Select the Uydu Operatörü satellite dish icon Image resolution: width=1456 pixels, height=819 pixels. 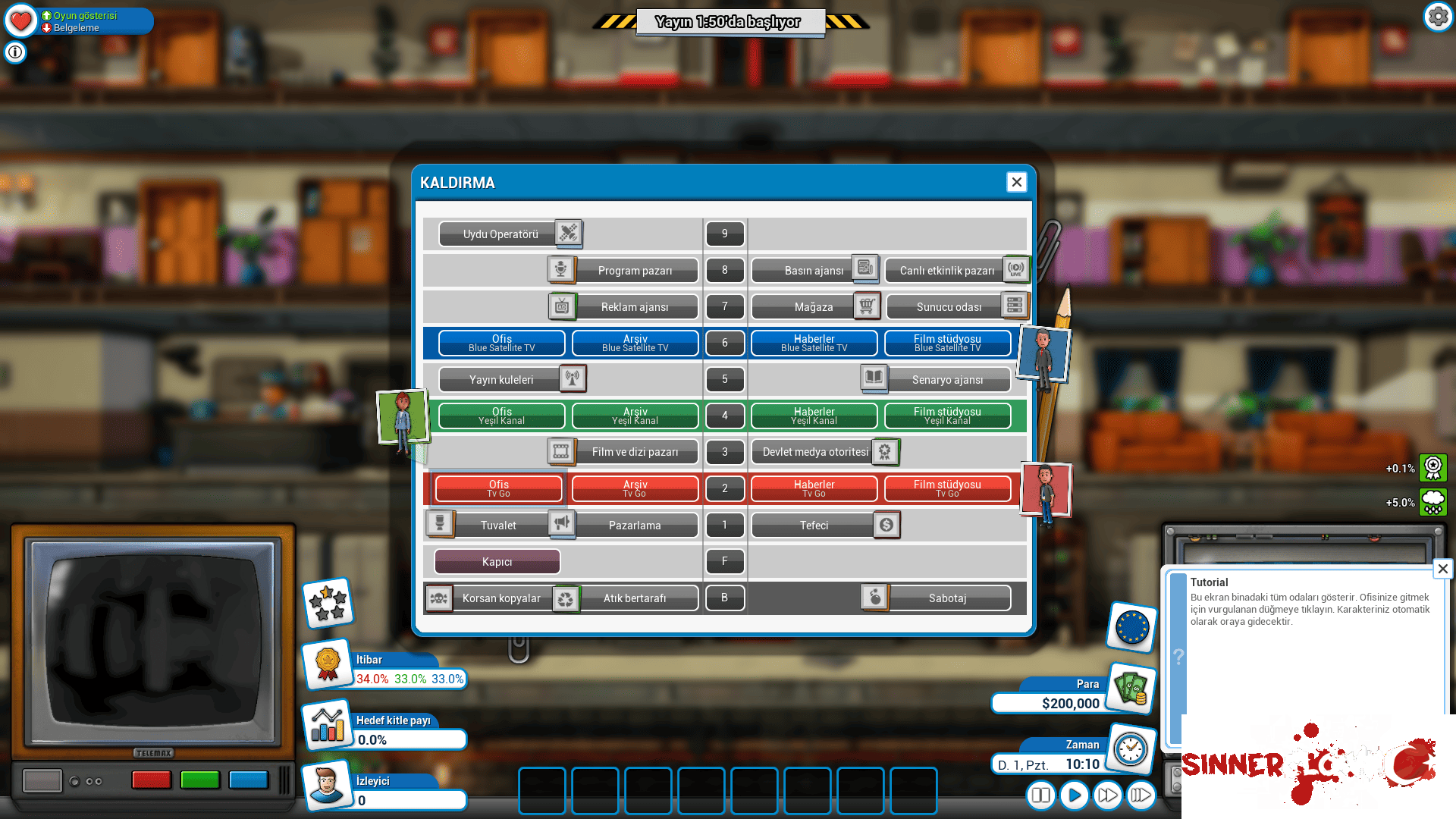click(566, 234)
